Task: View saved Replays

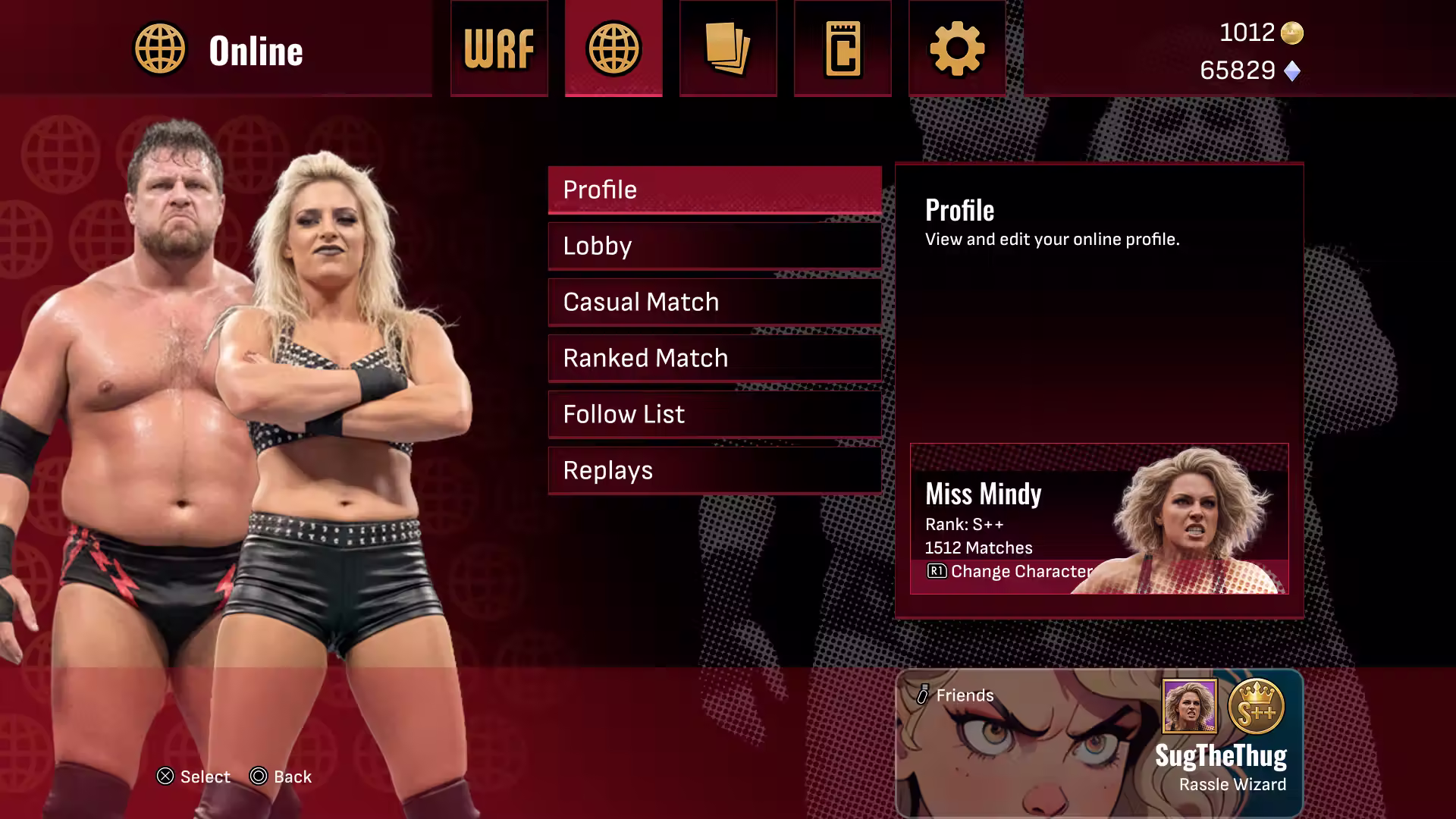Action: click(714, 470)
